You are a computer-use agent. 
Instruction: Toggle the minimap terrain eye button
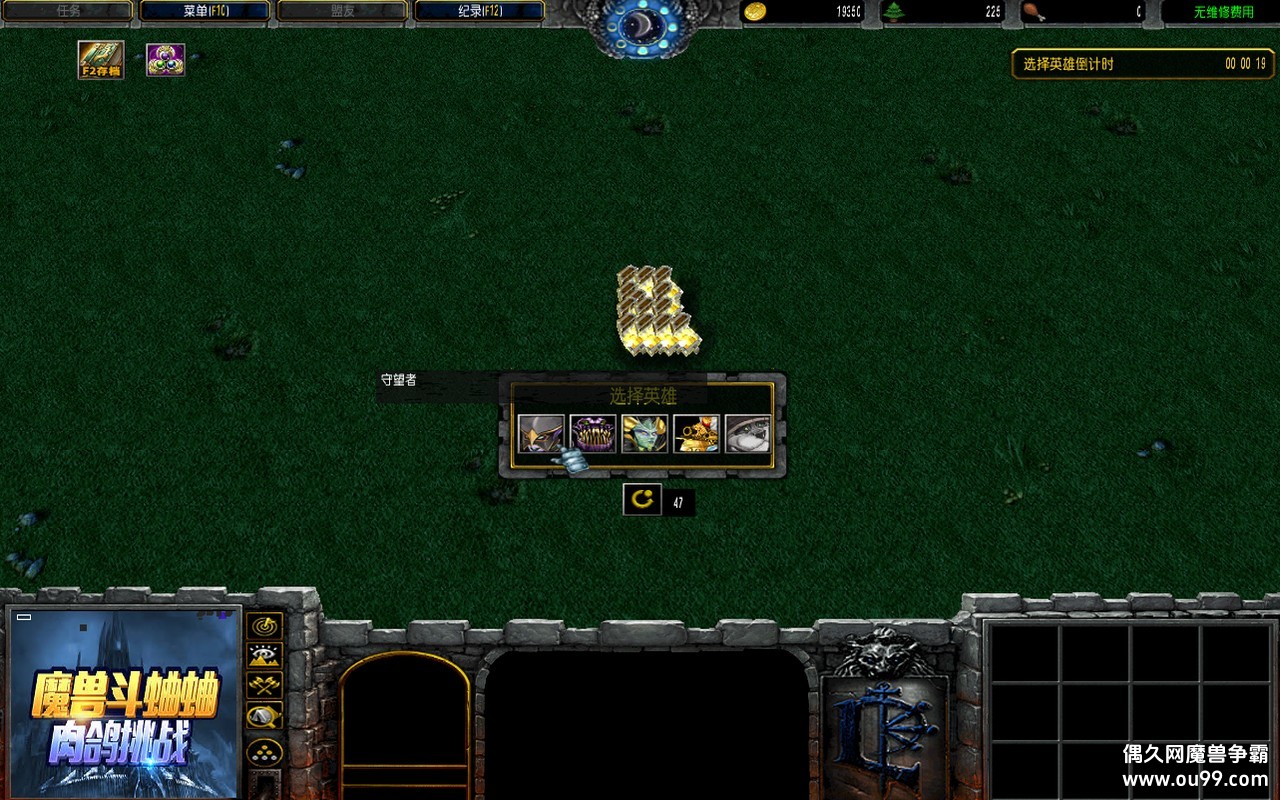[265, 656]
